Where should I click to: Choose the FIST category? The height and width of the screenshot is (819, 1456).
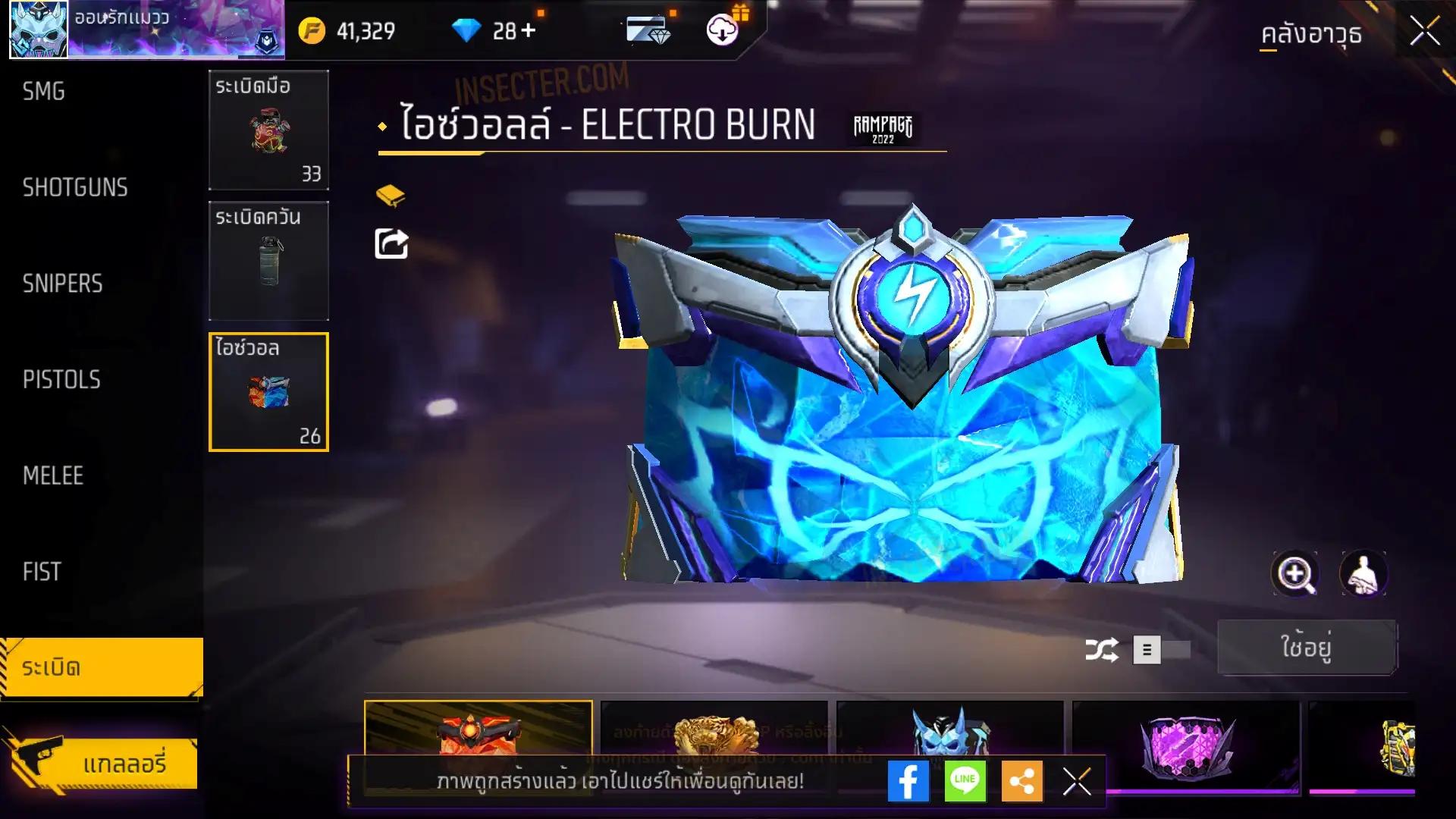pos(42,572)
